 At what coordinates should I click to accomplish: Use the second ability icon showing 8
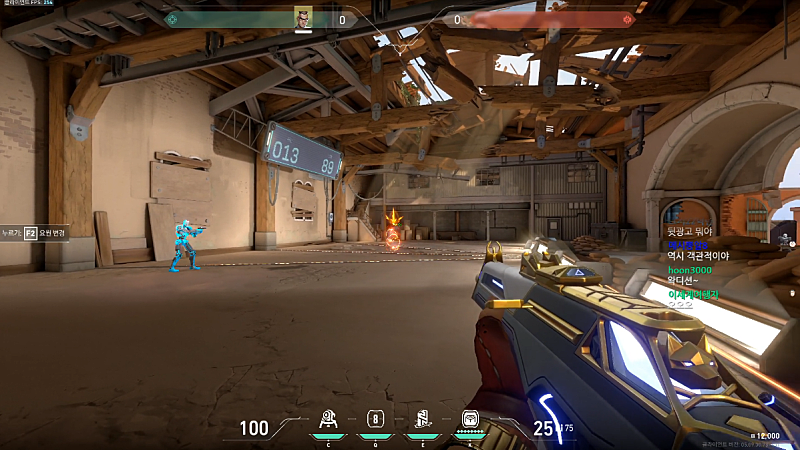(x=375, y=420)
